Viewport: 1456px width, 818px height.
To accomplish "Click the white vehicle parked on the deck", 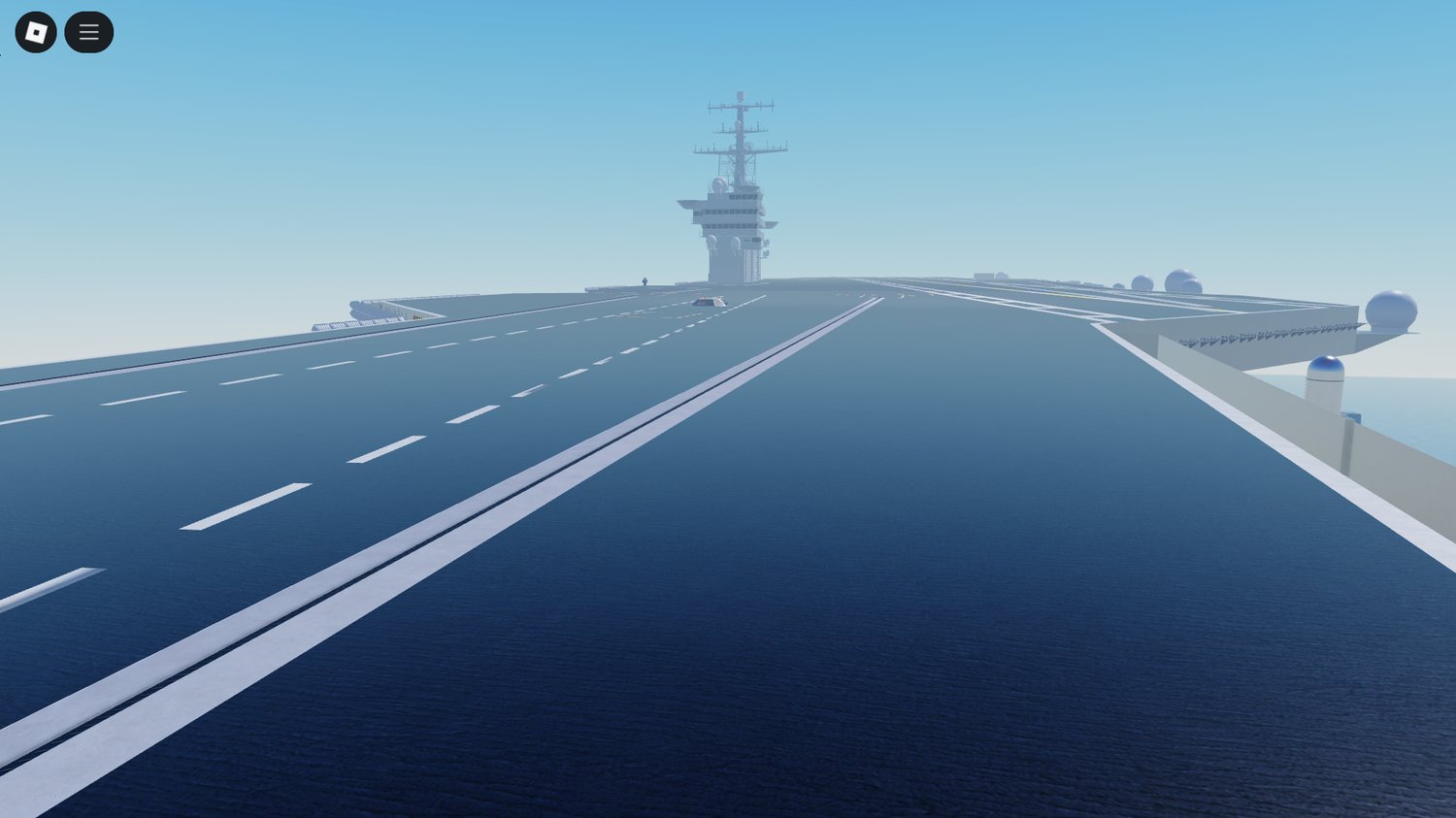I will pos(710,302).
